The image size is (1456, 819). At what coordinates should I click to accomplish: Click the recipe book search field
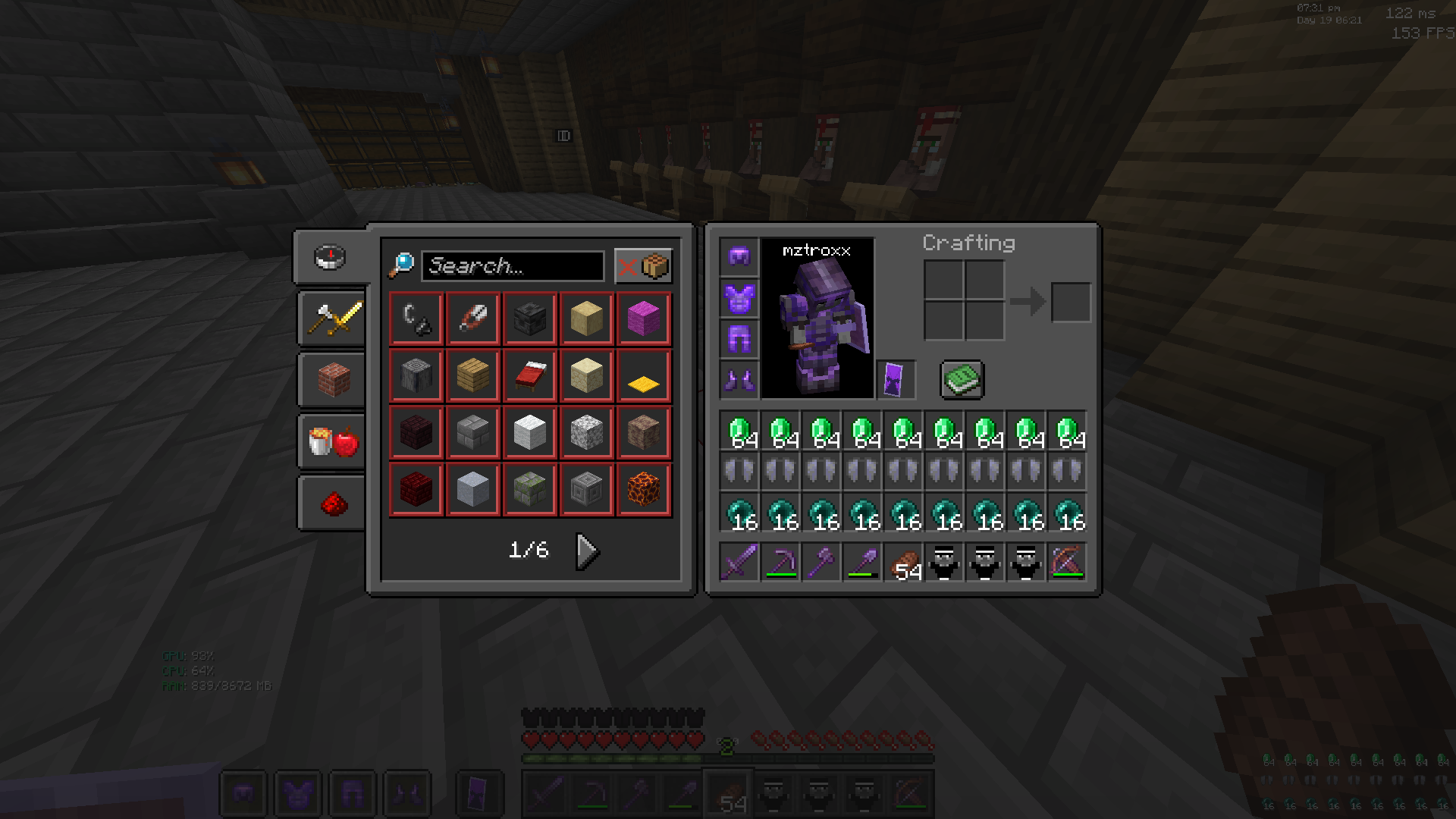click(x=513, y=266)
